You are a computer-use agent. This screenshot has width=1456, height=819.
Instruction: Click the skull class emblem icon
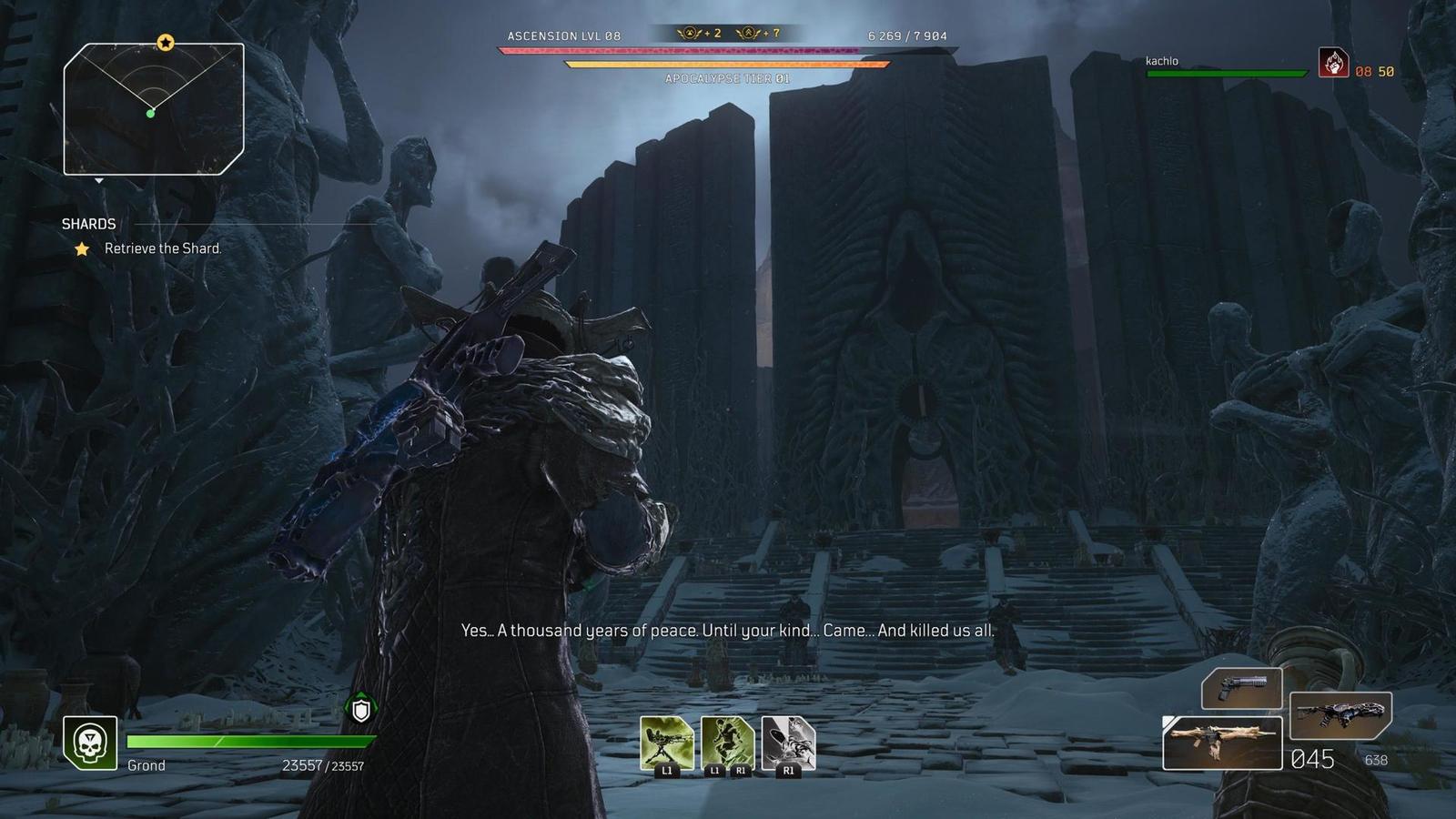tap(90, 743)
